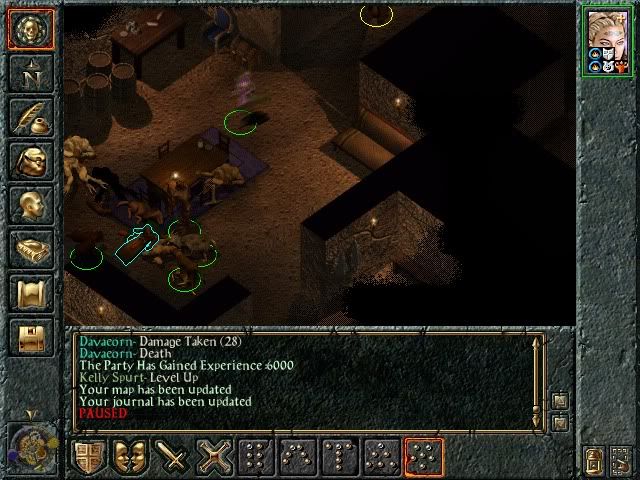Open the mage spellbook button

point(30,249)
